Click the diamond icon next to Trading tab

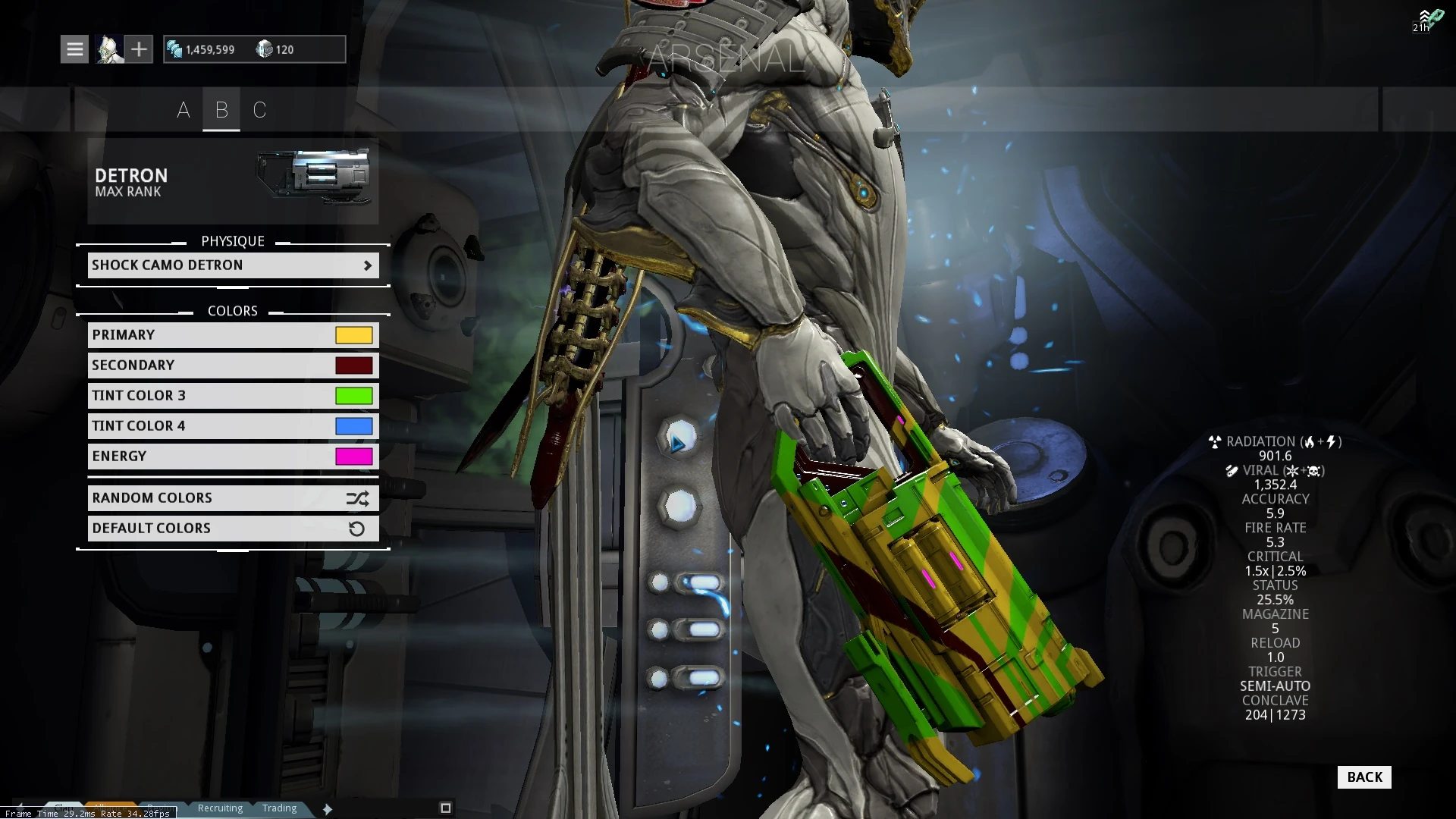pos(327,808)
